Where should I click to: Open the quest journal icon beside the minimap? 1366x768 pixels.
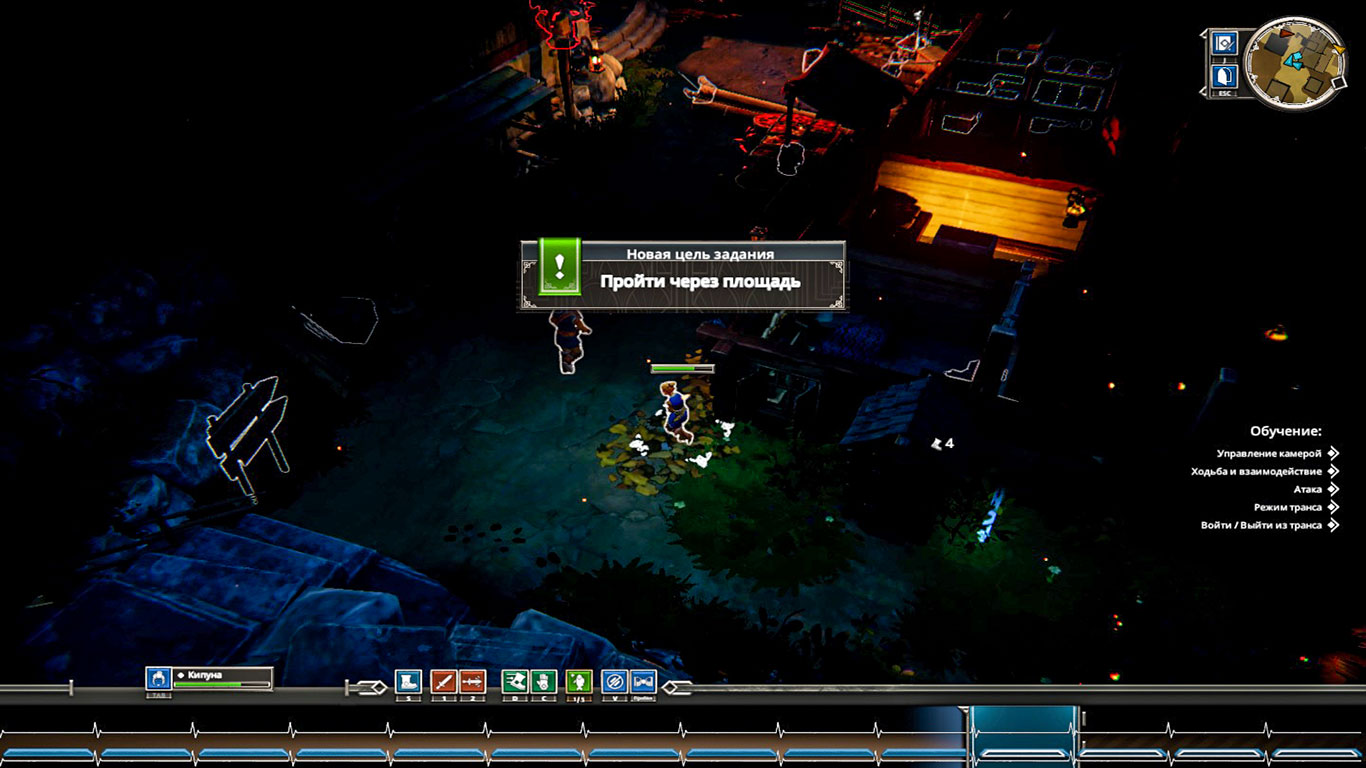(x=1225, y=43)
